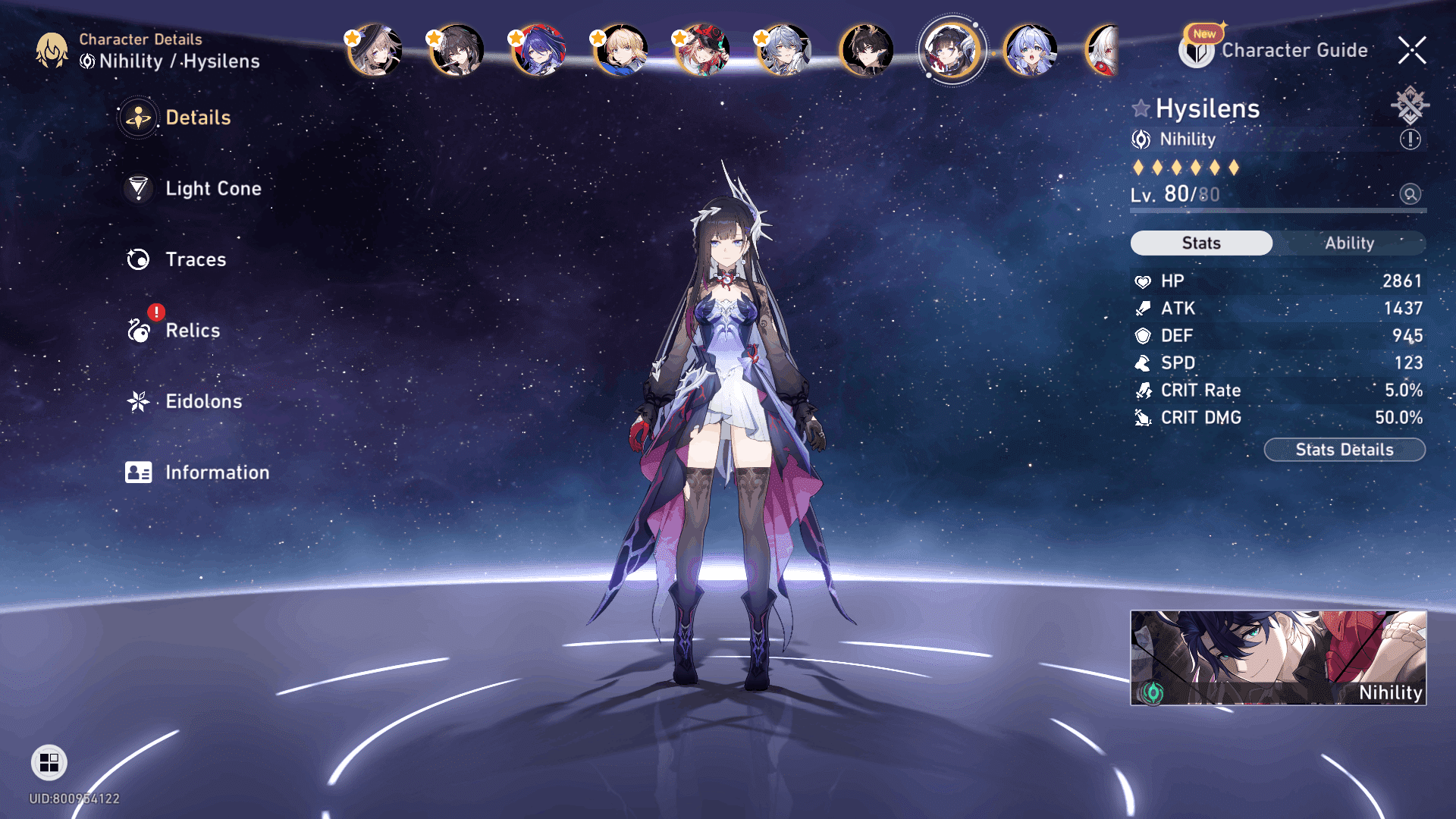Switch to the Ability tab
Viewport: 1456px width, 819px height.
click(x=1349, y=243)
